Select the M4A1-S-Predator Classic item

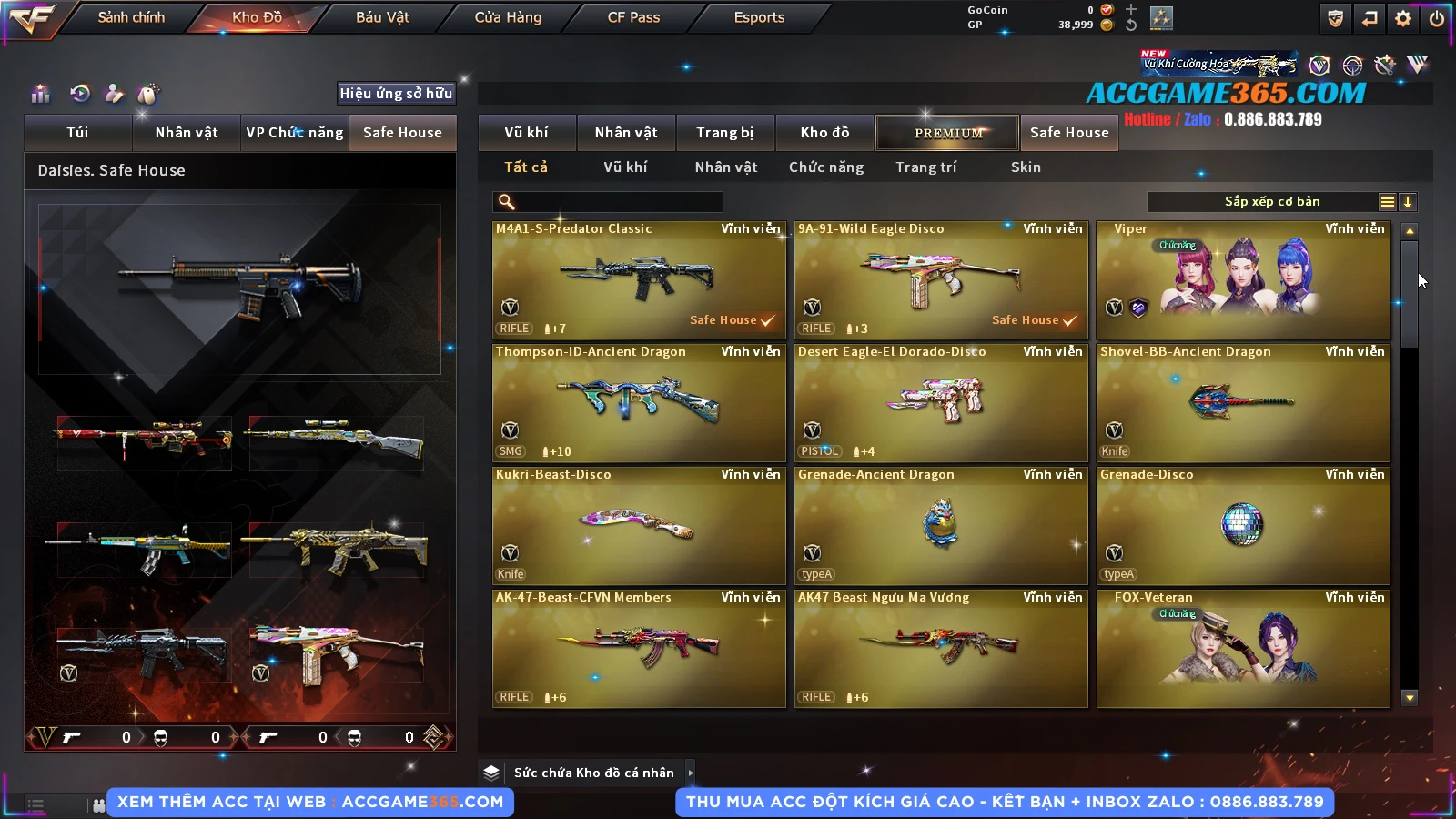[x=639, y=279]
